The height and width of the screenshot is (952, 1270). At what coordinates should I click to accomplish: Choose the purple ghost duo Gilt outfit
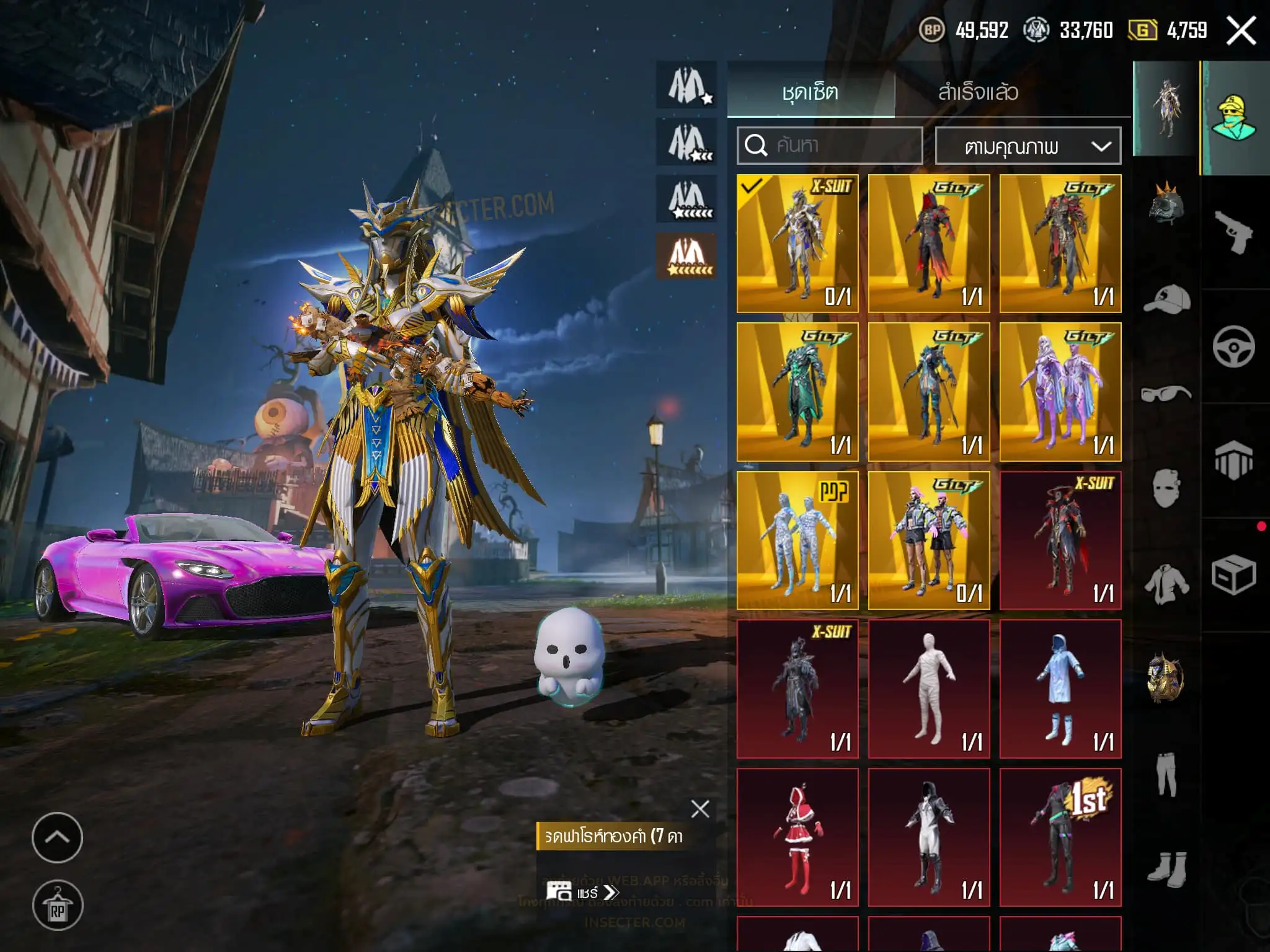click(x=1060, y=392)
